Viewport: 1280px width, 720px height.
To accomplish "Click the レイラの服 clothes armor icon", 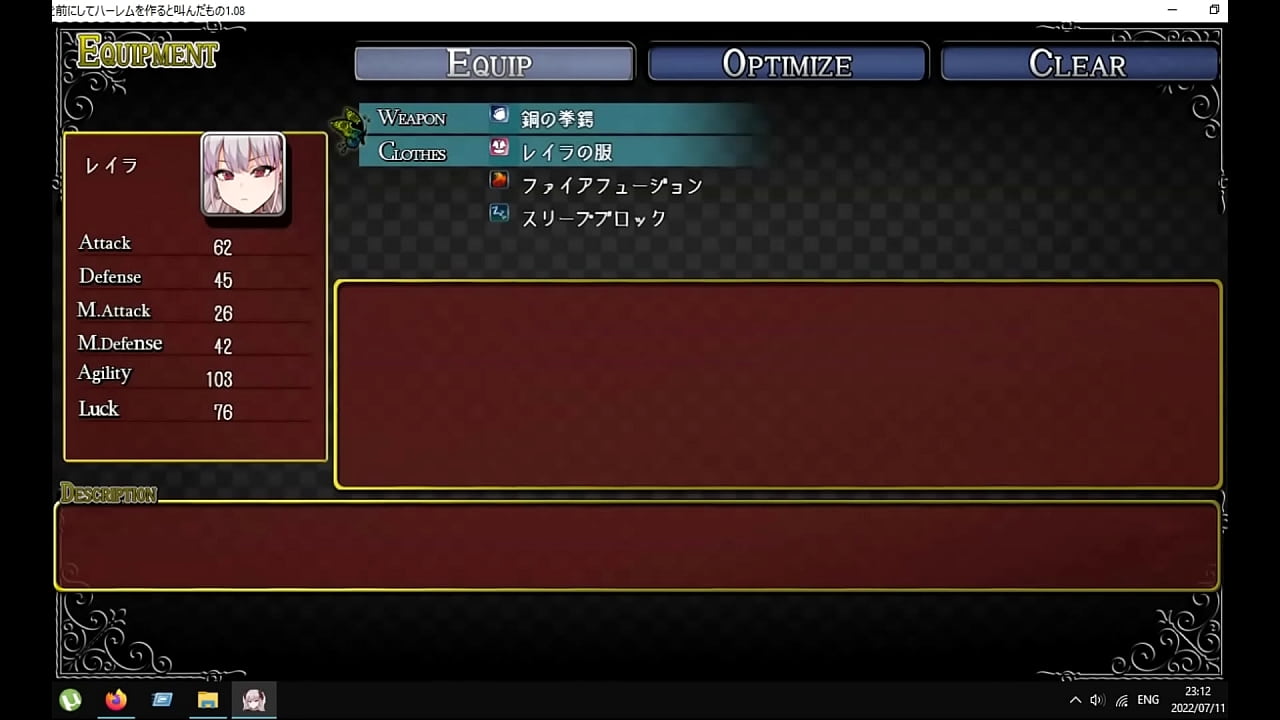I will click(x=499, y=148).
